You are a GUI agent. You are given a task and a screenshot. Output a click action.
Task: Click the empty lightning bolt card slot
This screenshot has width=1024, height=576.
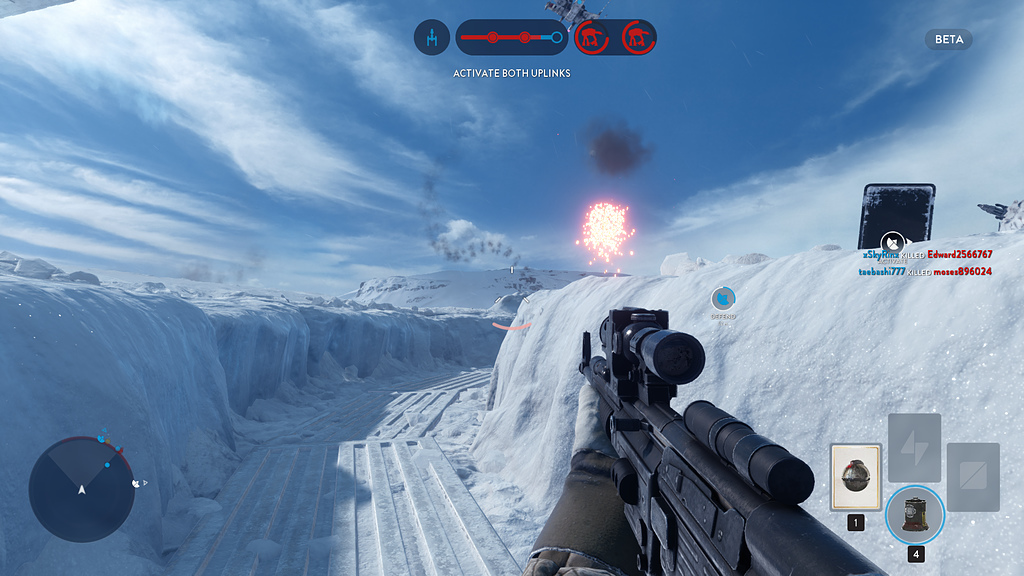tap(914, 448)
